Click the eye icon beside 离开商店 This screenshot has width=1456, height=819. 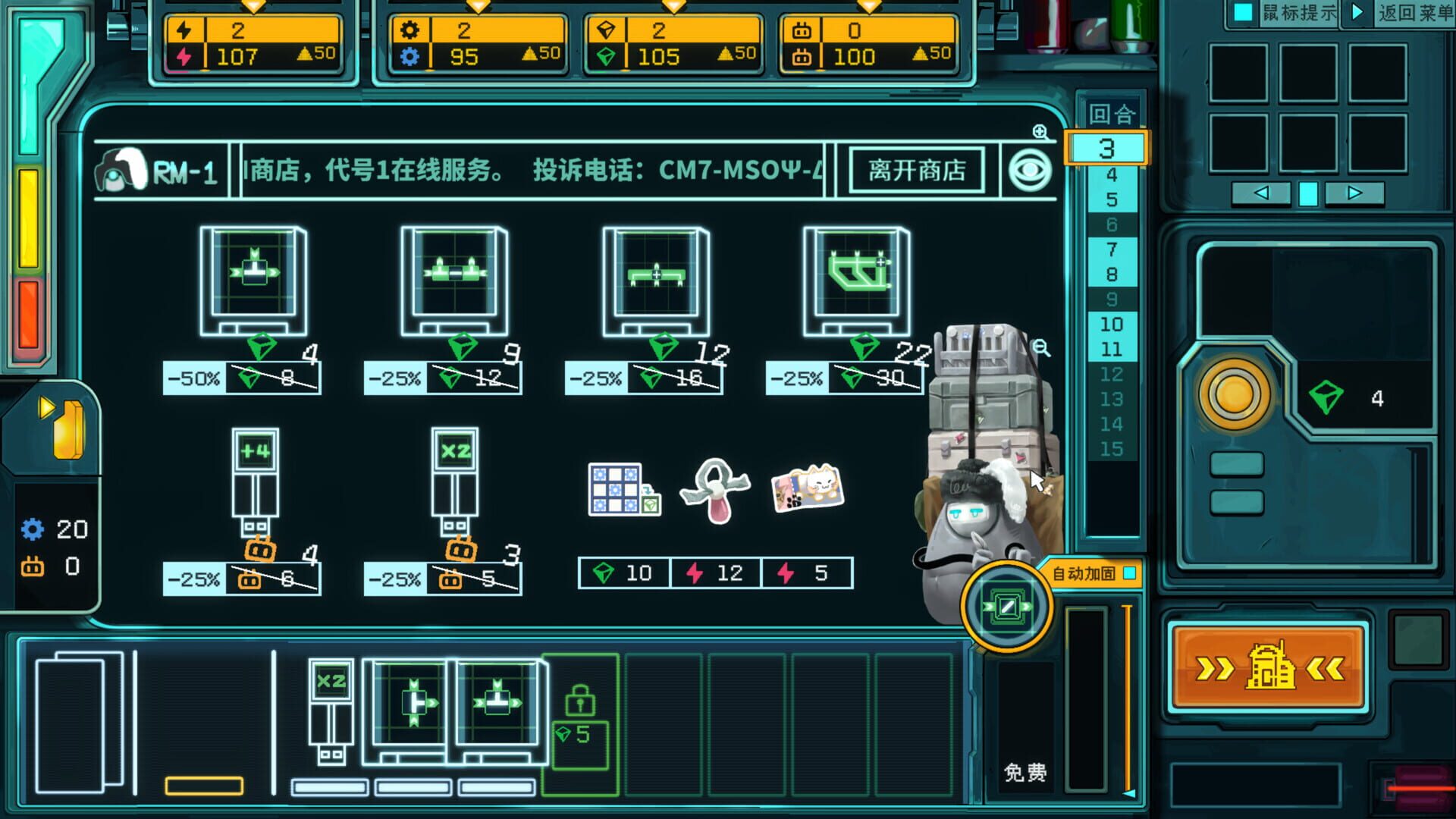[1031, 169]
